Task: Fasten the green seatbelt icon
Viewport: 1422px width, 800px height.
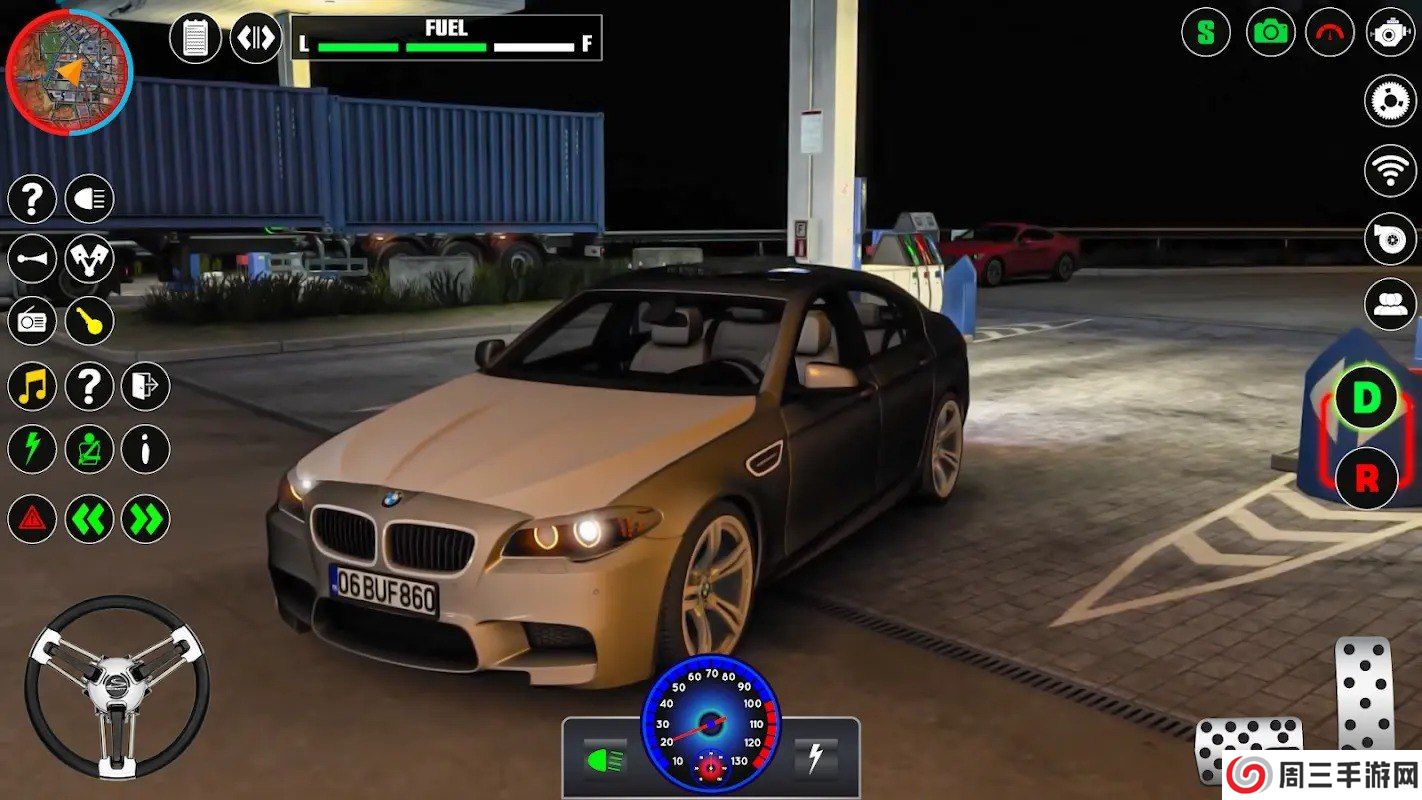Action: click(x=90, y=449)
